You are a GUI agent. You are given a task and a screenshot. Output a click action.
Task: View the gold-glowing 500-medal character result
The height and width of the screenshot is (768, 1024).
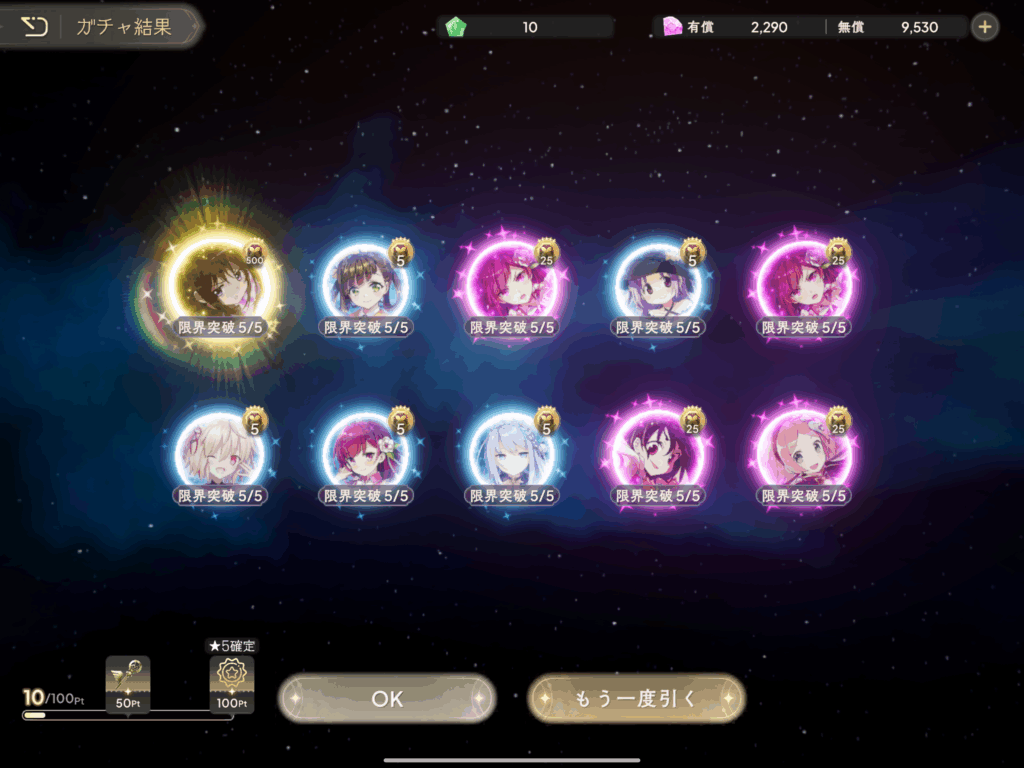pyautogui.click(x=220, y=287)
